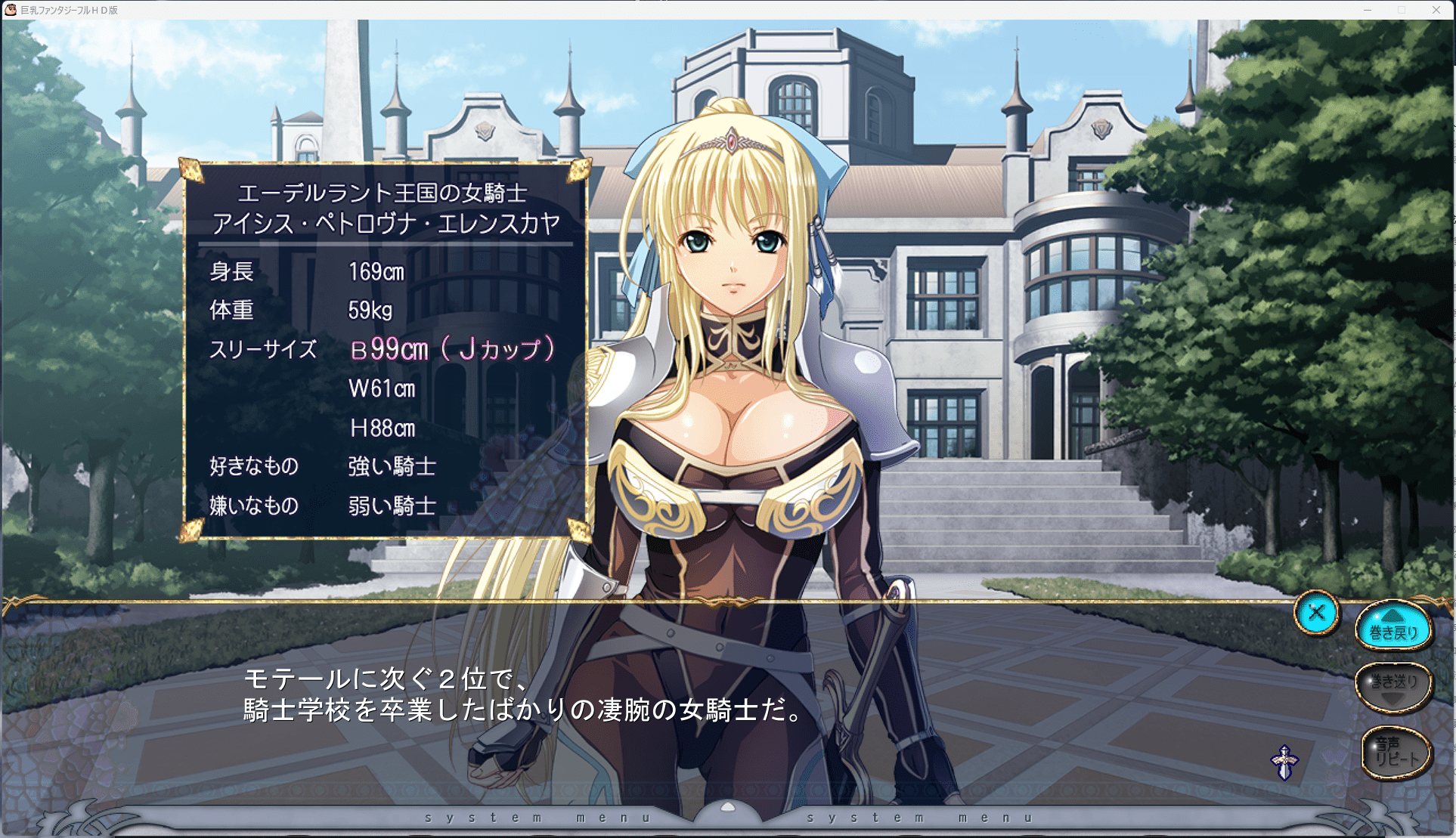Screen dimensions: 1456x838
Task: Activate the 巻き送り fast-forward button
Action: tap(1393, 686)
